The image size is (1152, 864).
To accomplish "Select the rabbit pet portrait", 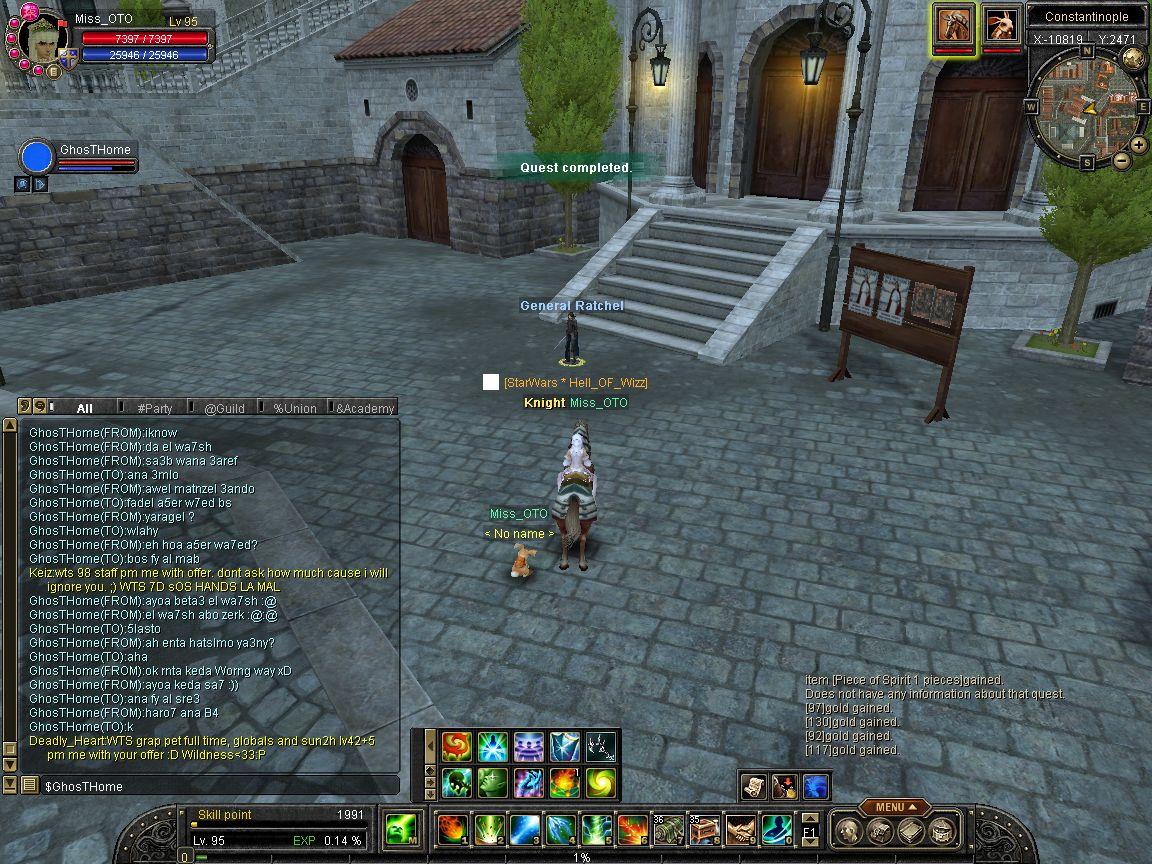I will click(x=1001, y=26).
